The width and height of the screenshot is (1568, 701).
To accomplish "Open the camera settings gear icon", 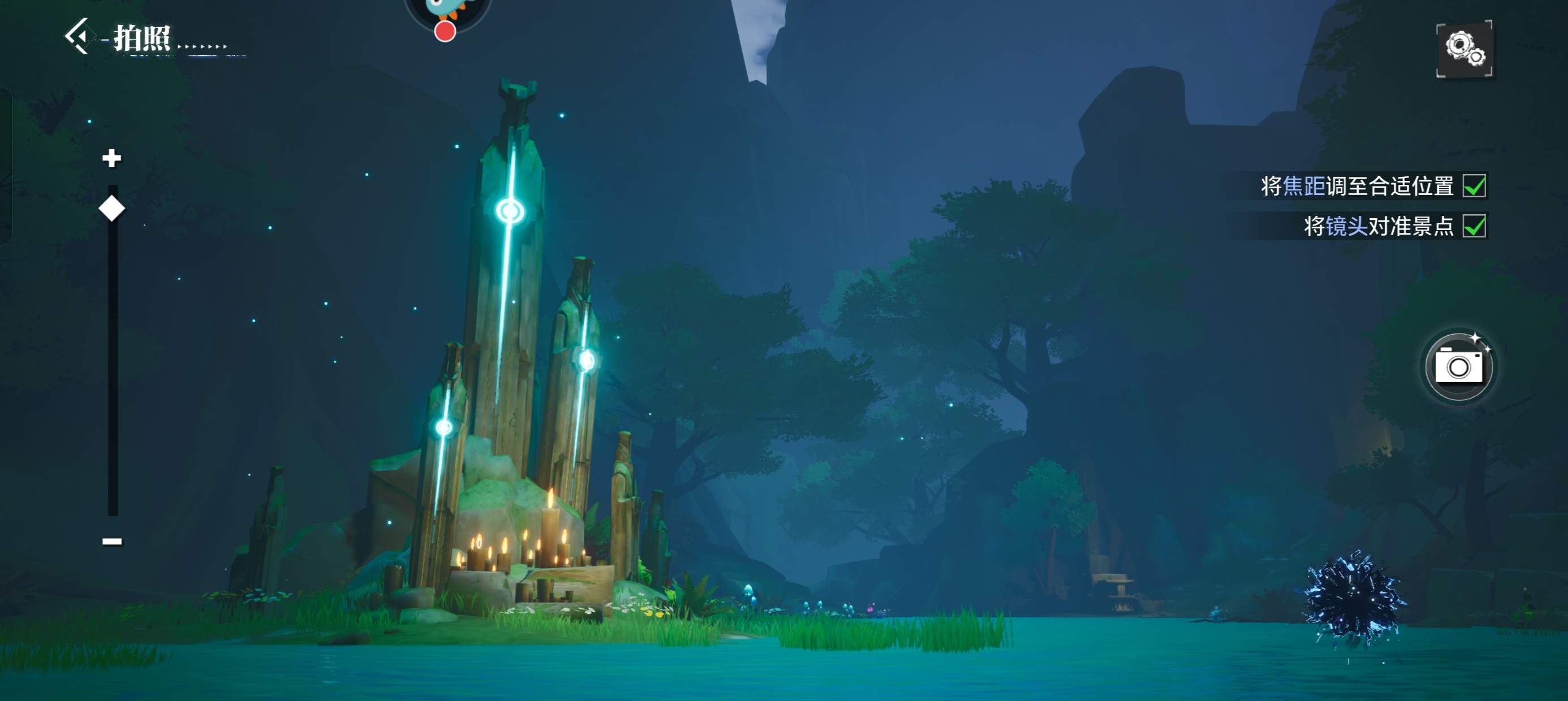I will (x=1464, y=49).
